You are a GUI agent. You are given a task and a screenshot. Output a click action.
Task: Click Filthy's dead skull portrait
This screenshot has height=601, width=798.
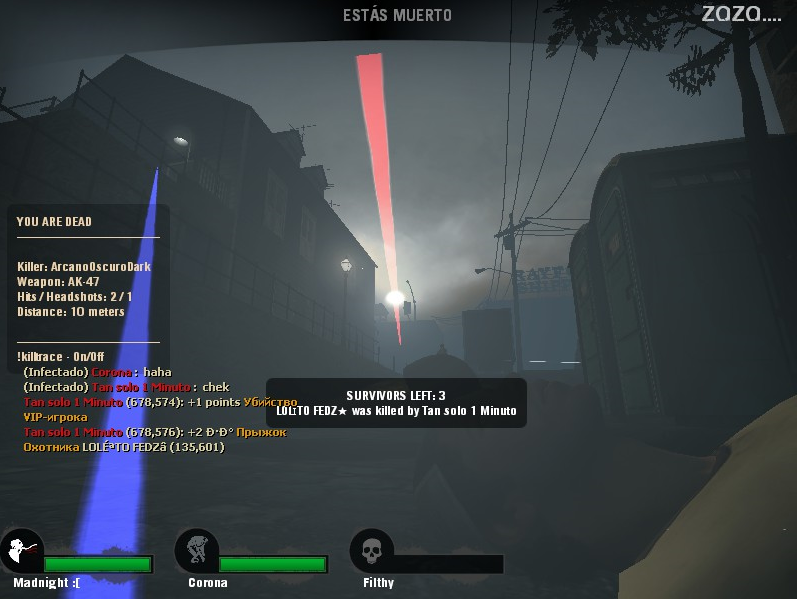(371, 551)
